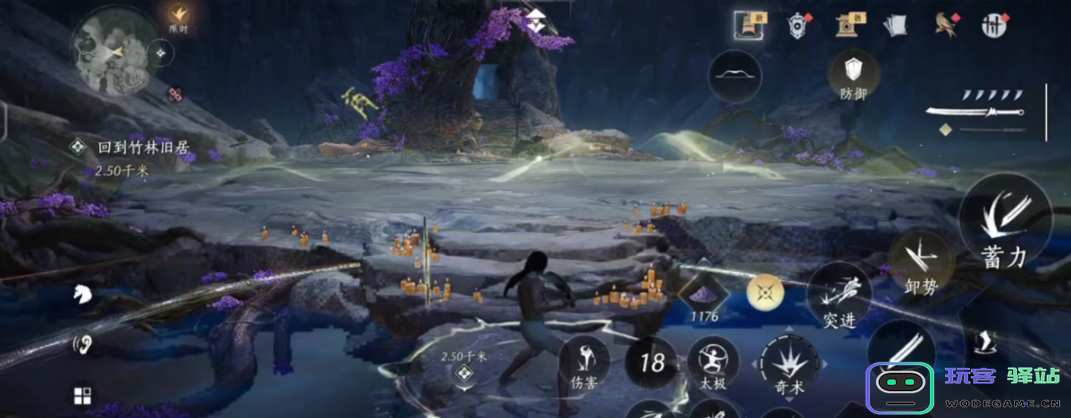
Task: Click the jump button with foot icon
Action: [985, 345]
